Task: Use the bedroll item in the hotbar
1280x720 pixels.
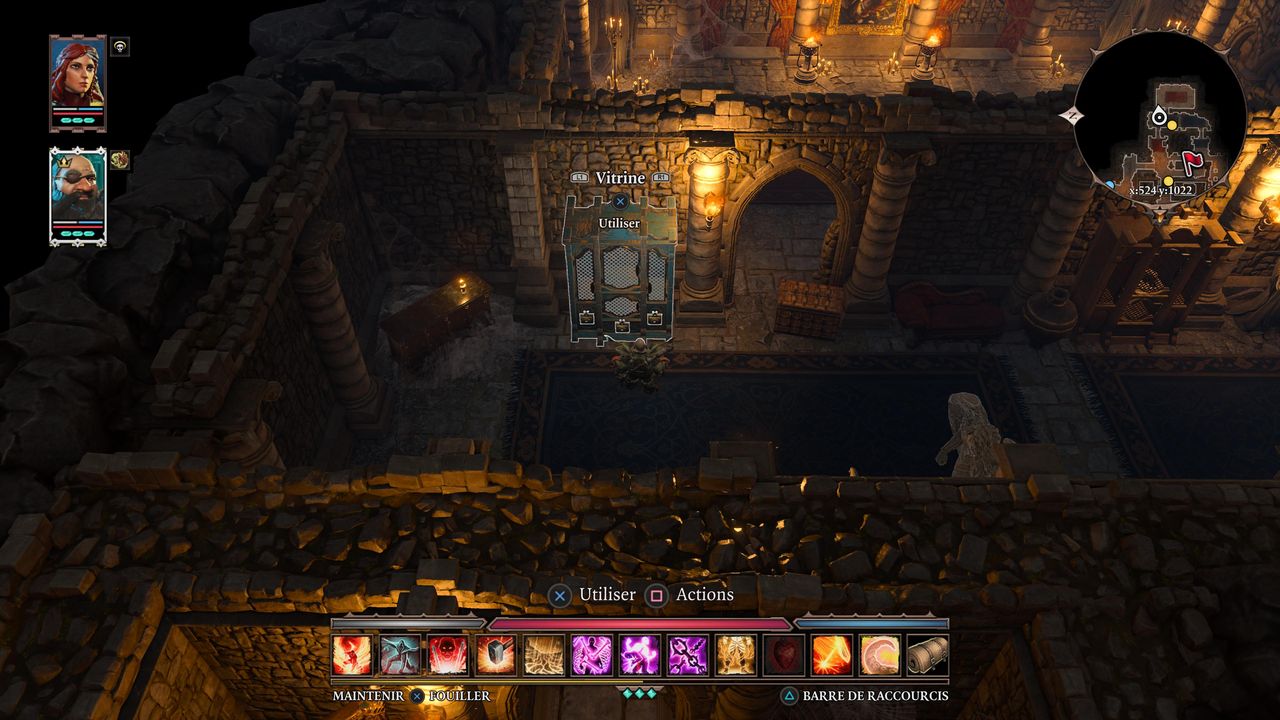Action: [x=928, y=655]
